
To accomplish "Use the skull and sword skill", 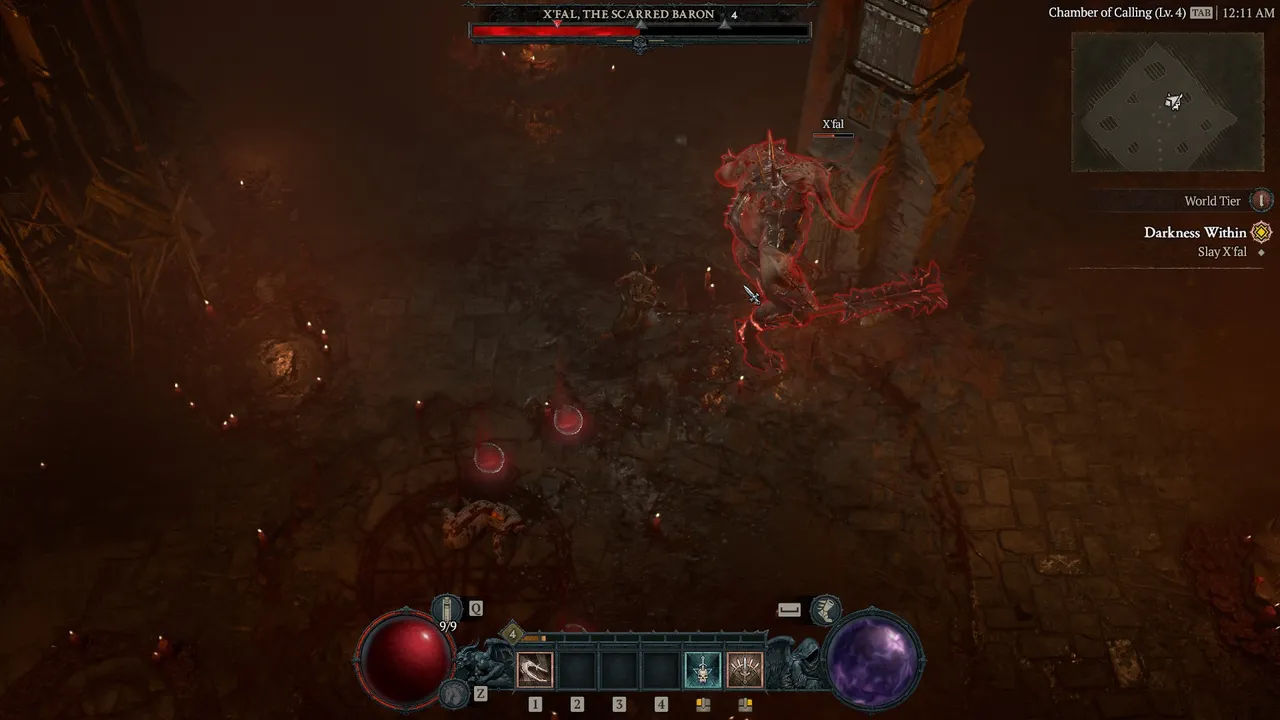I will click(x=702, y=669).
